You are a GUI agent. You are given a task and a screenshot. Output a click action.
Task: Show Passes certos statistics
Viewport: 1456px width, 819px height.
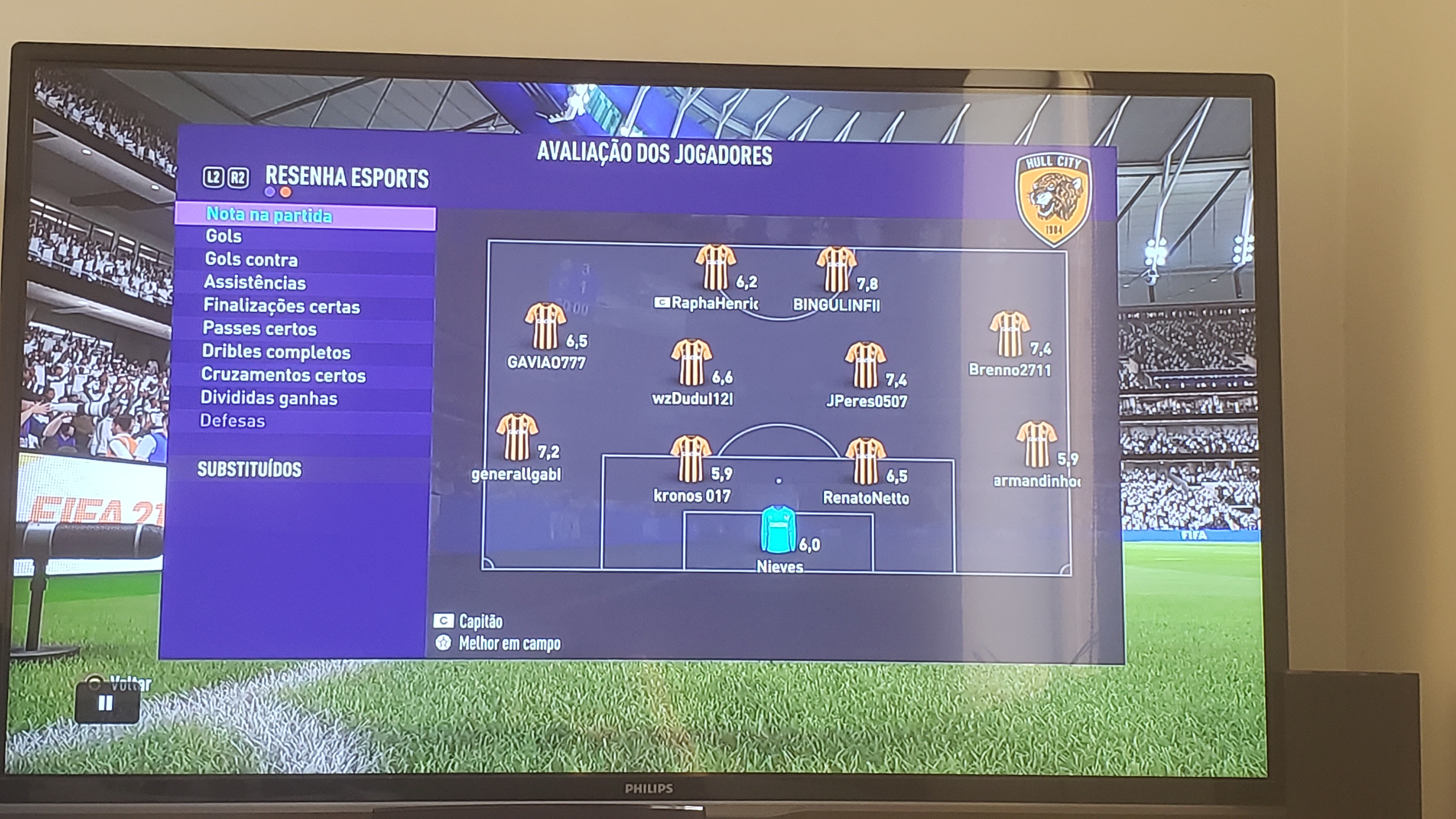pyautogui.click(x=259, y=329)
